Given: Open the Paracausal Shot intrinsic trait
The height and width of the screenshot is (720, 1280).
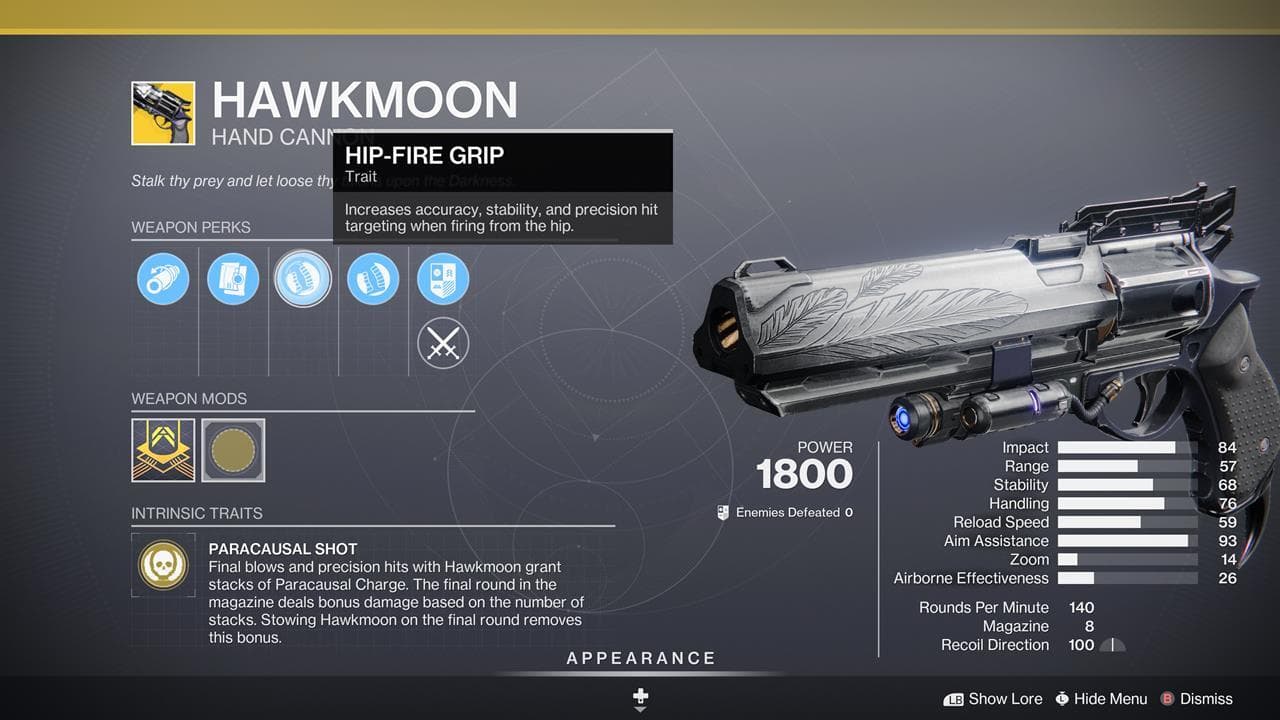Looking at the screenshot, I should (163, 565).
